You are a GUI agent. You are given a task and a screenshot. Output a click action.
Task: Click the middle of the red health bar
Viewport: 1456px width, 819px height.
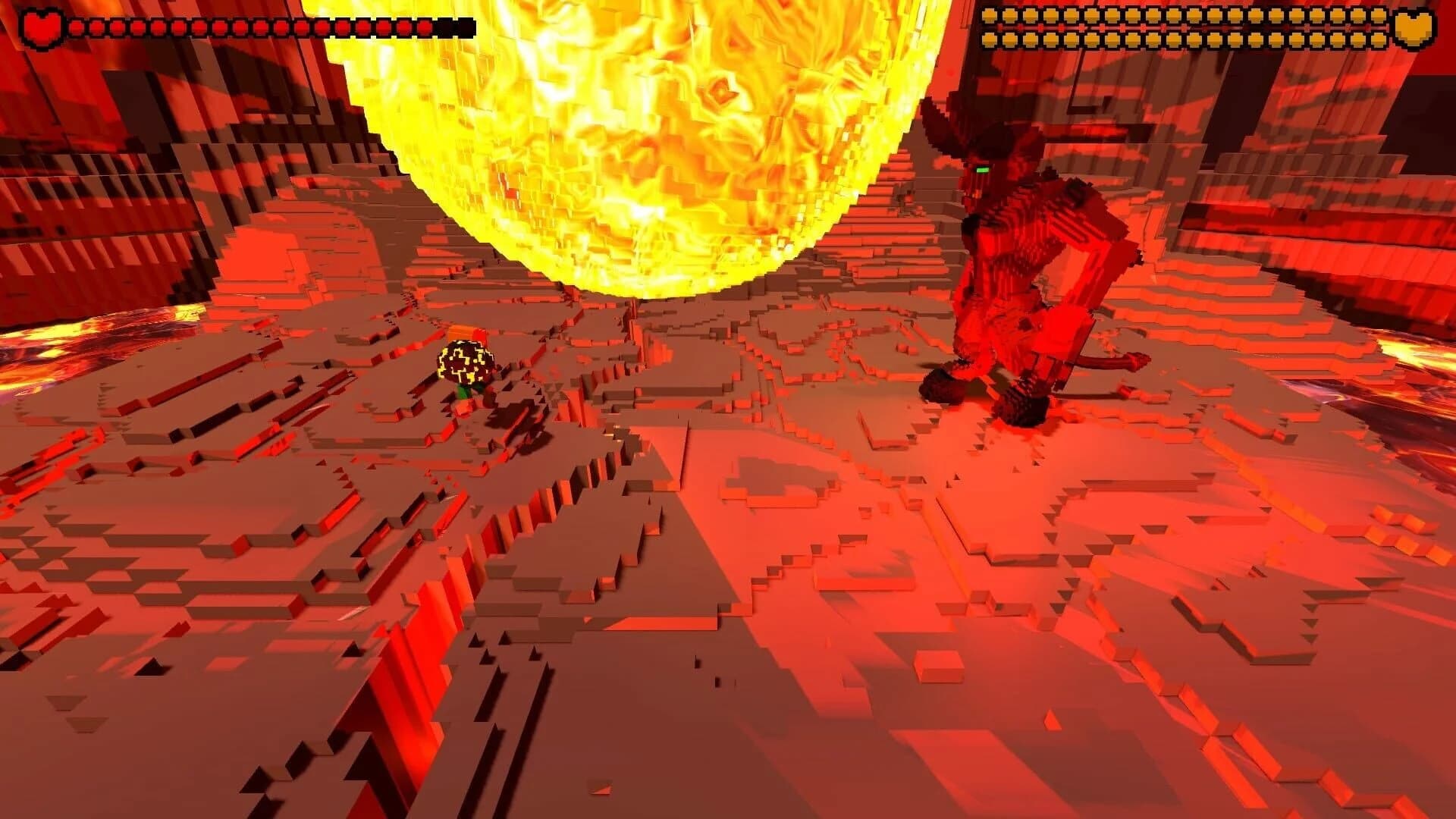[x=250, y=25]
